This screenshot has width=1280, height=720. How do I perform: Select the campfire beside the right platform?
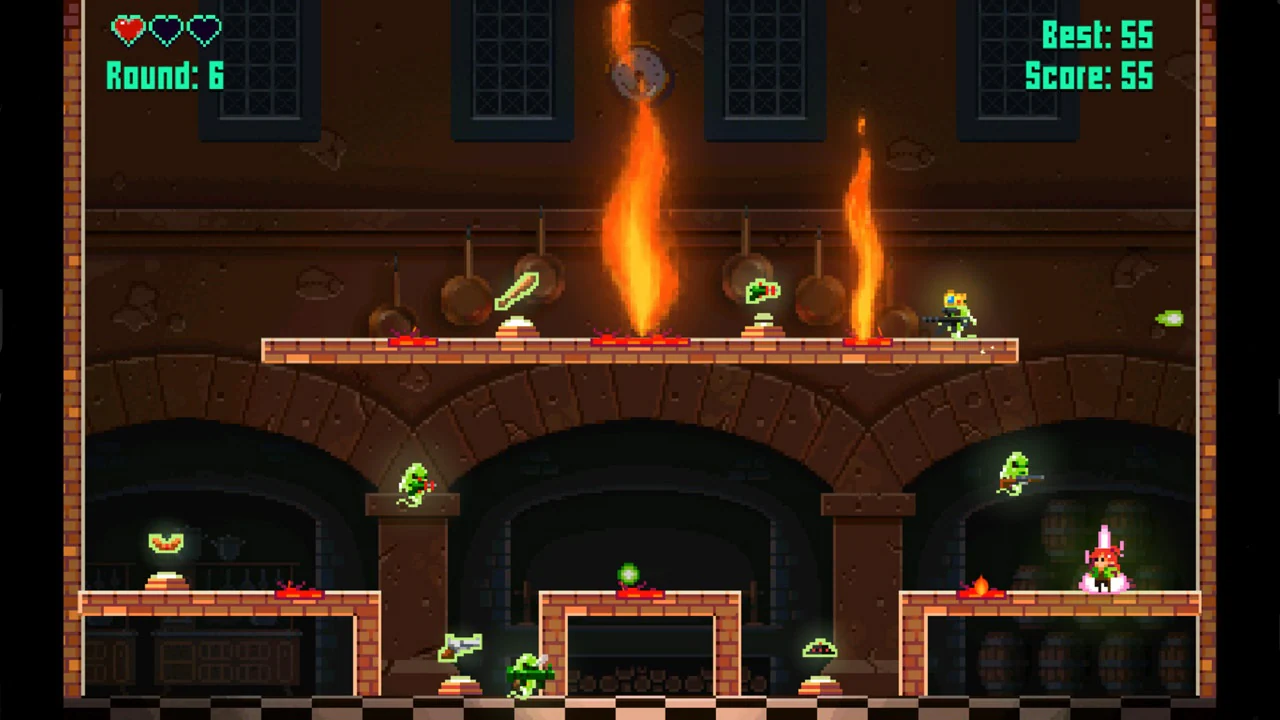pos(982,585)
